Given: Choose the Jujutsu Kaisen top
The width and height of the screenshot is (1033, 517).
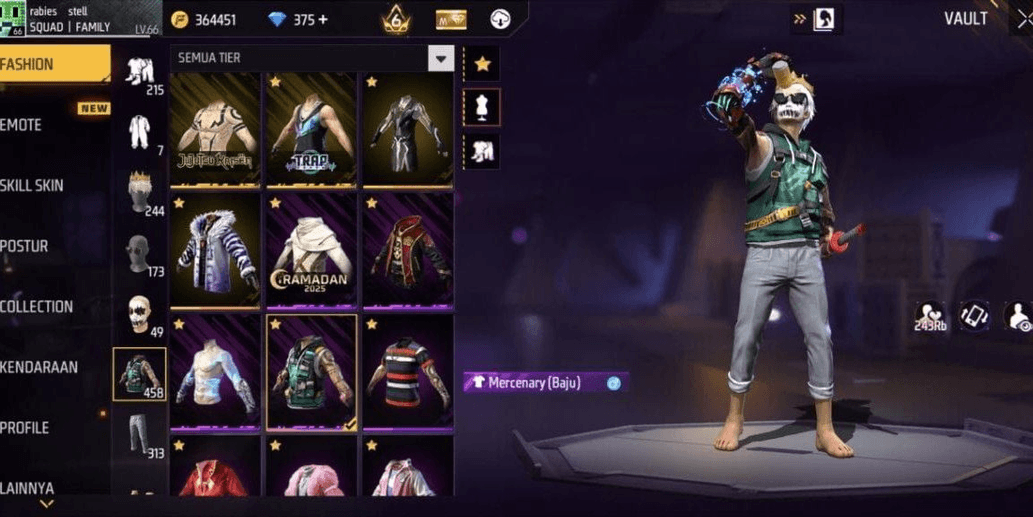Looking at the screenshot, I should [215, 128].
